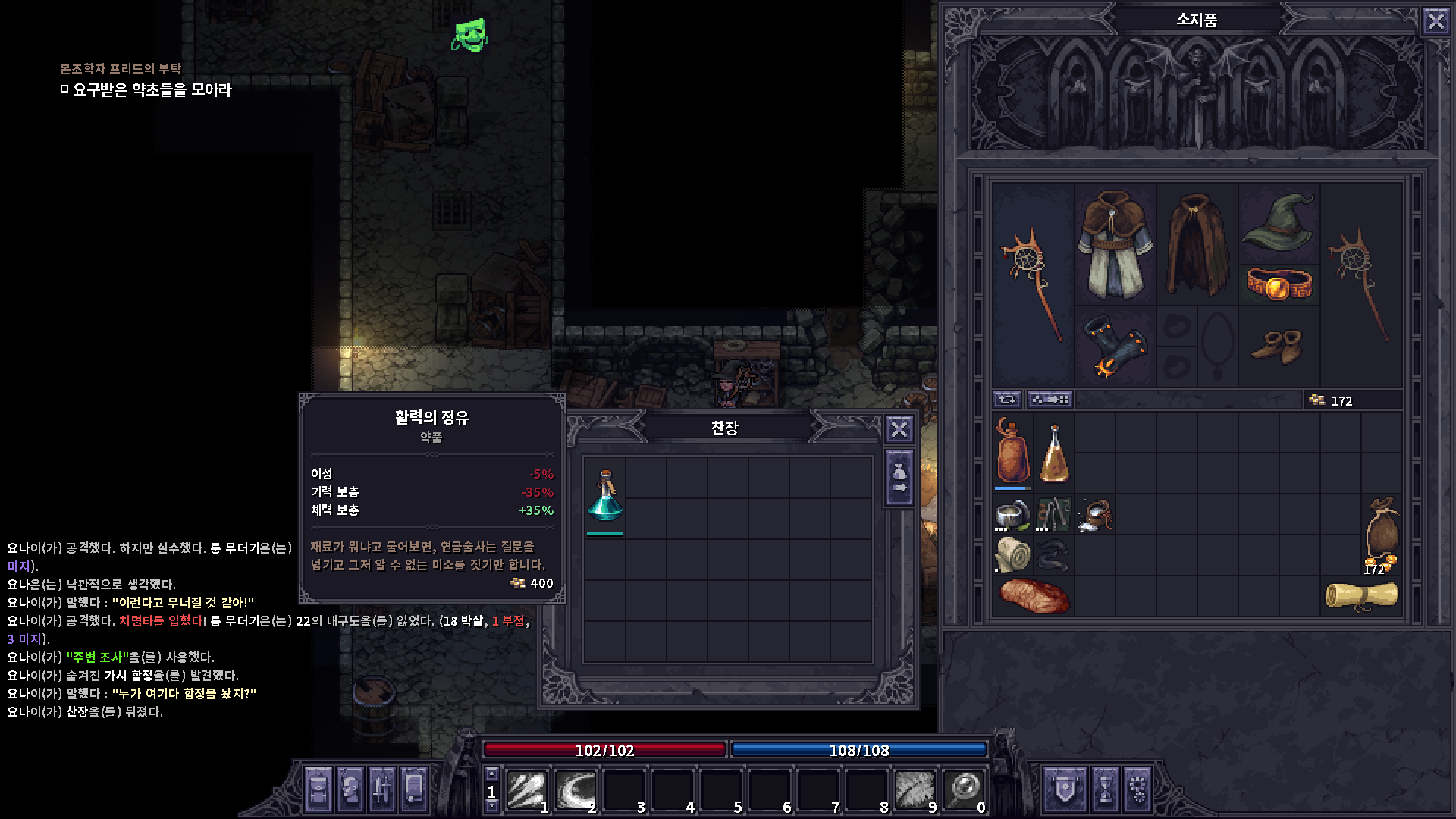Take all items from the pantry
Viewport: 1456px width, 819px height.
899,479
